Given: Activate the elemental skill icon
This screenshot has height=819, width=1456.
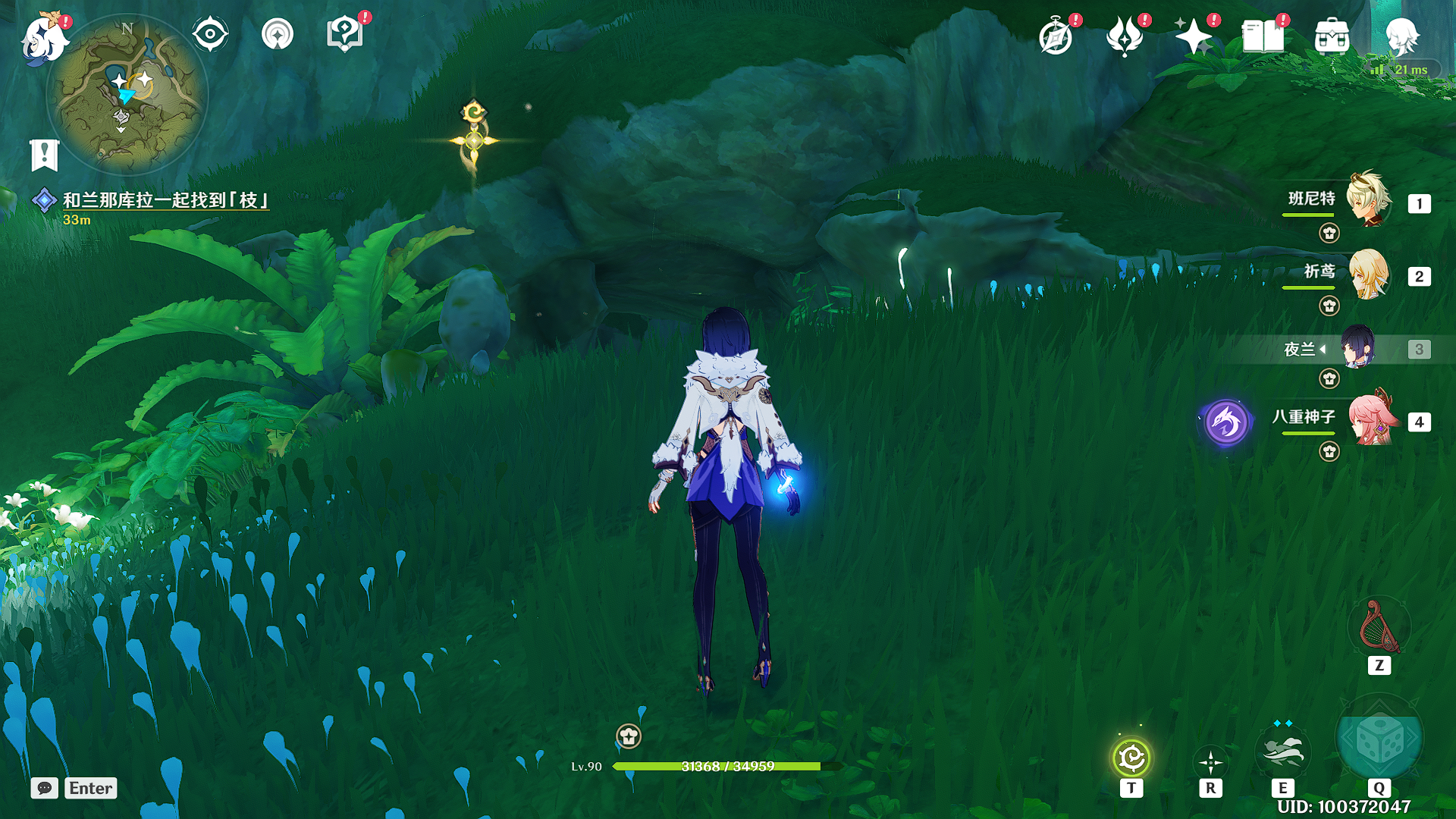Looking at the screenshot, I should tap(1282, 752).
